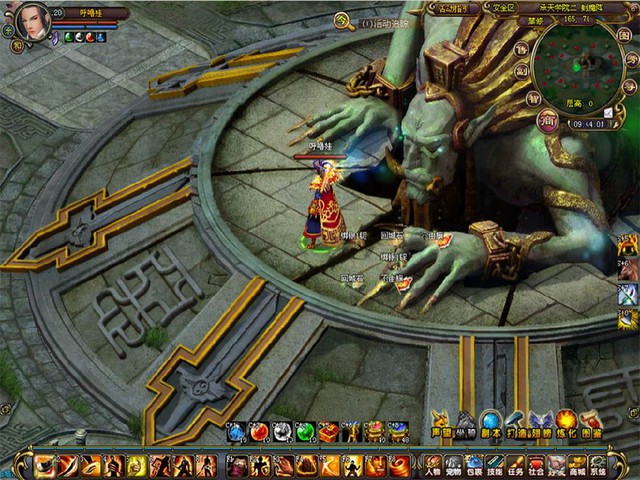Open the 系统 system menu
640x480 pixels.
click(599, 465)
